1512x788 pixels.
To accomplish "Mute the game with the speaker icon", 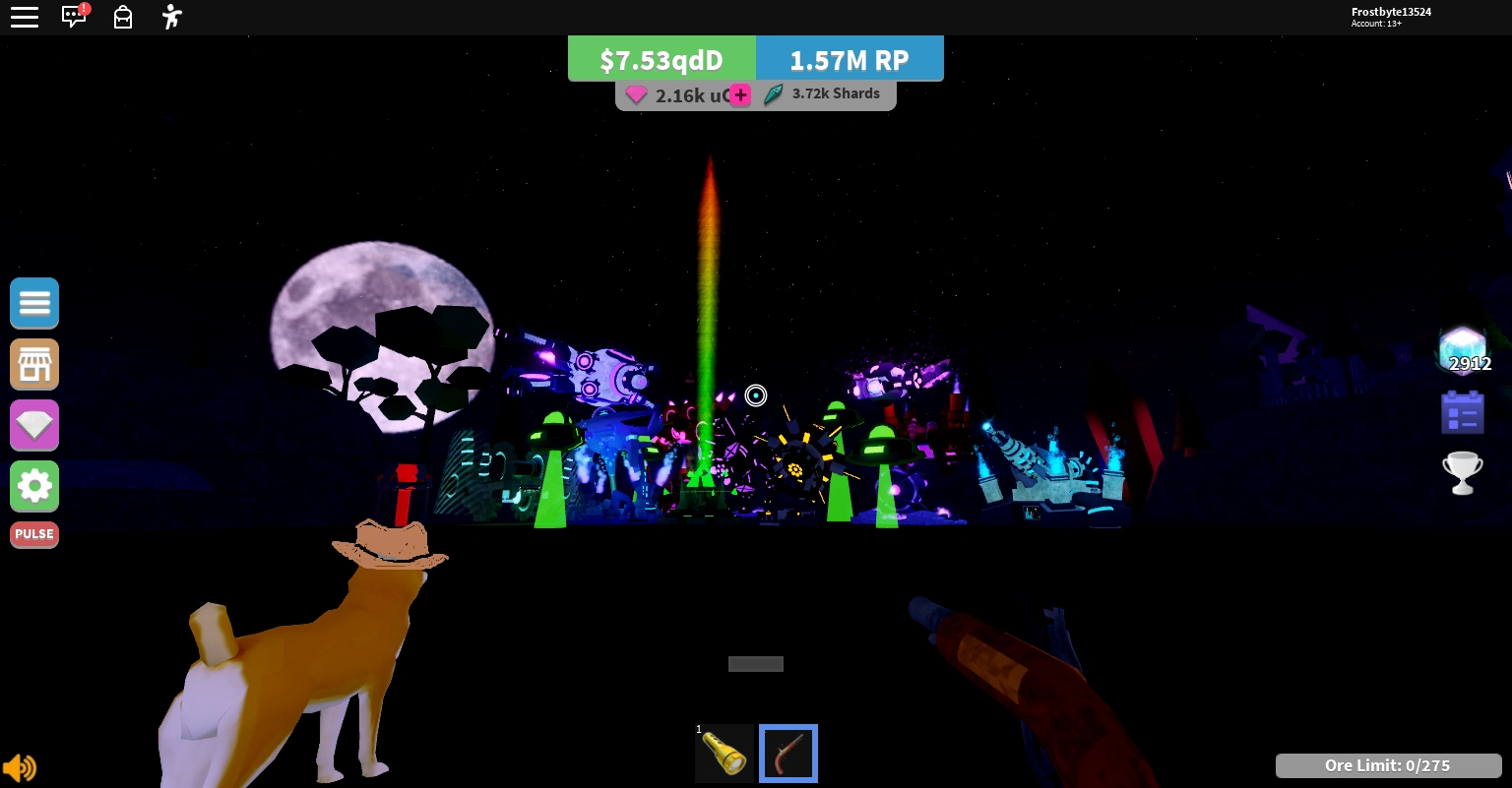I will 20,767.
